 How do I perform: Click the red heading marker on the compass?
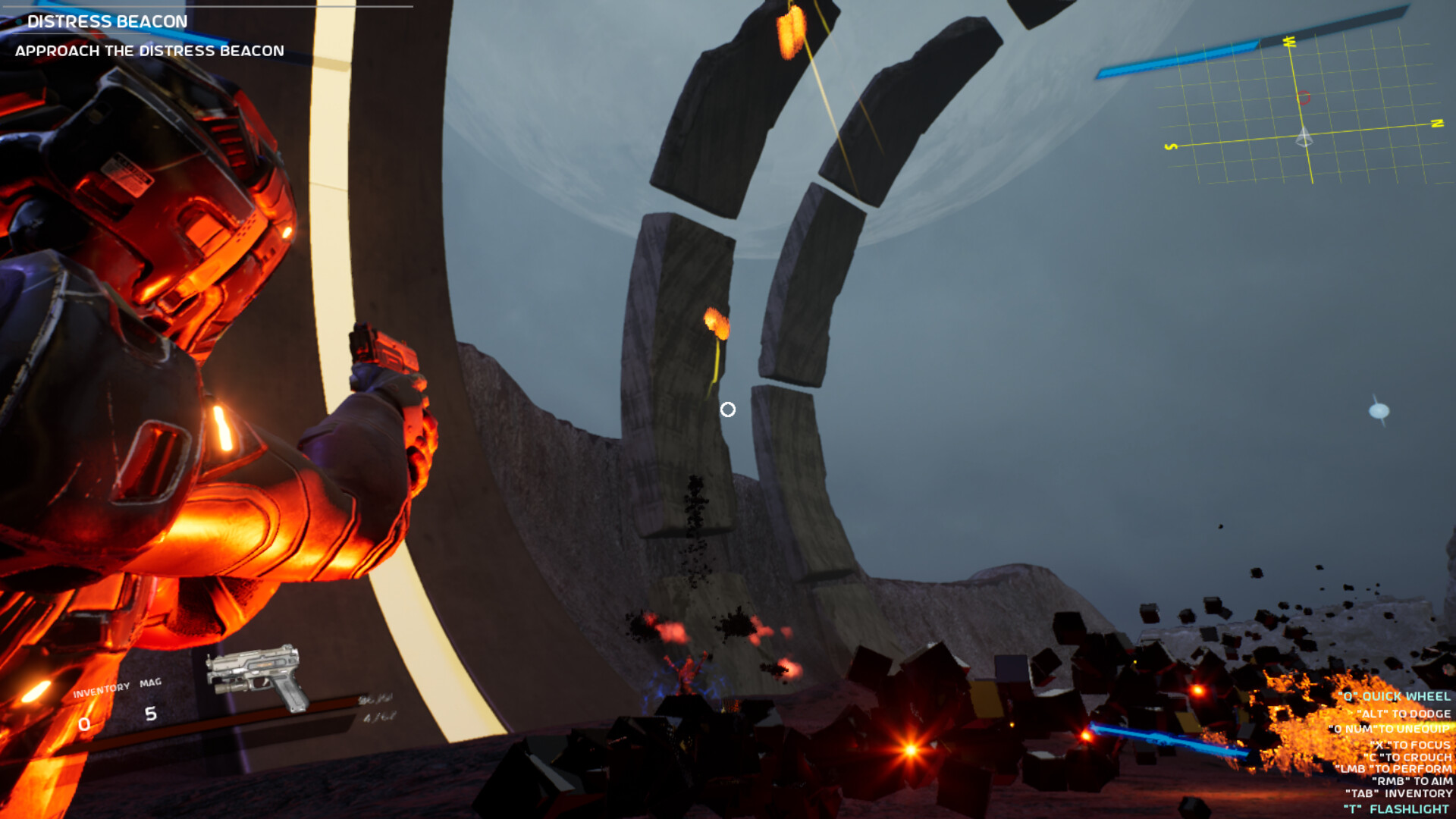pos(1303,98)
